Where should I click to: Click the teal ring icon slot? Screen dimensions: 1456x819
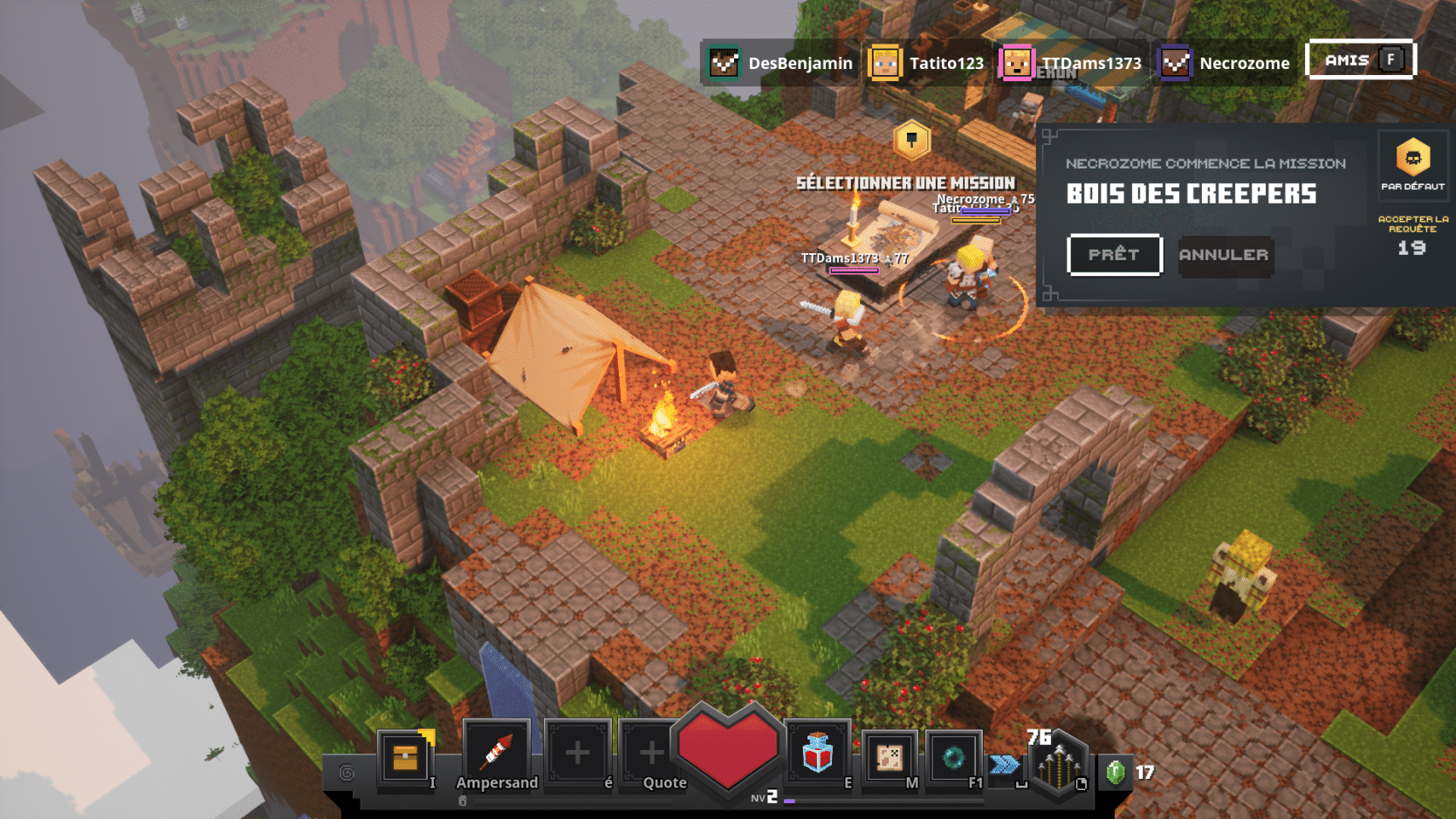click(953, 757)
